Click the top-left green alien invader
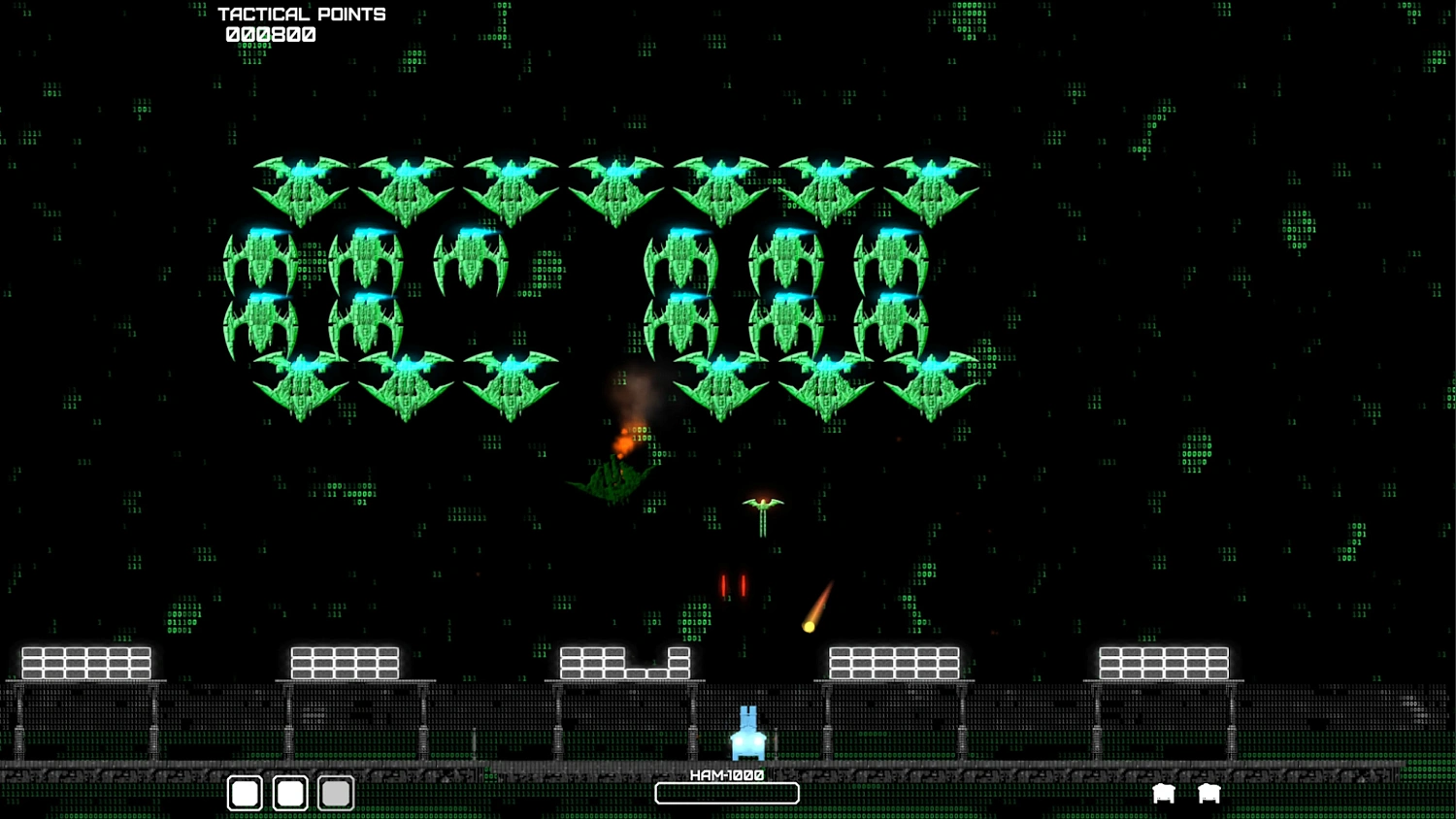1456x819 pixels. (x=303, y=184)
